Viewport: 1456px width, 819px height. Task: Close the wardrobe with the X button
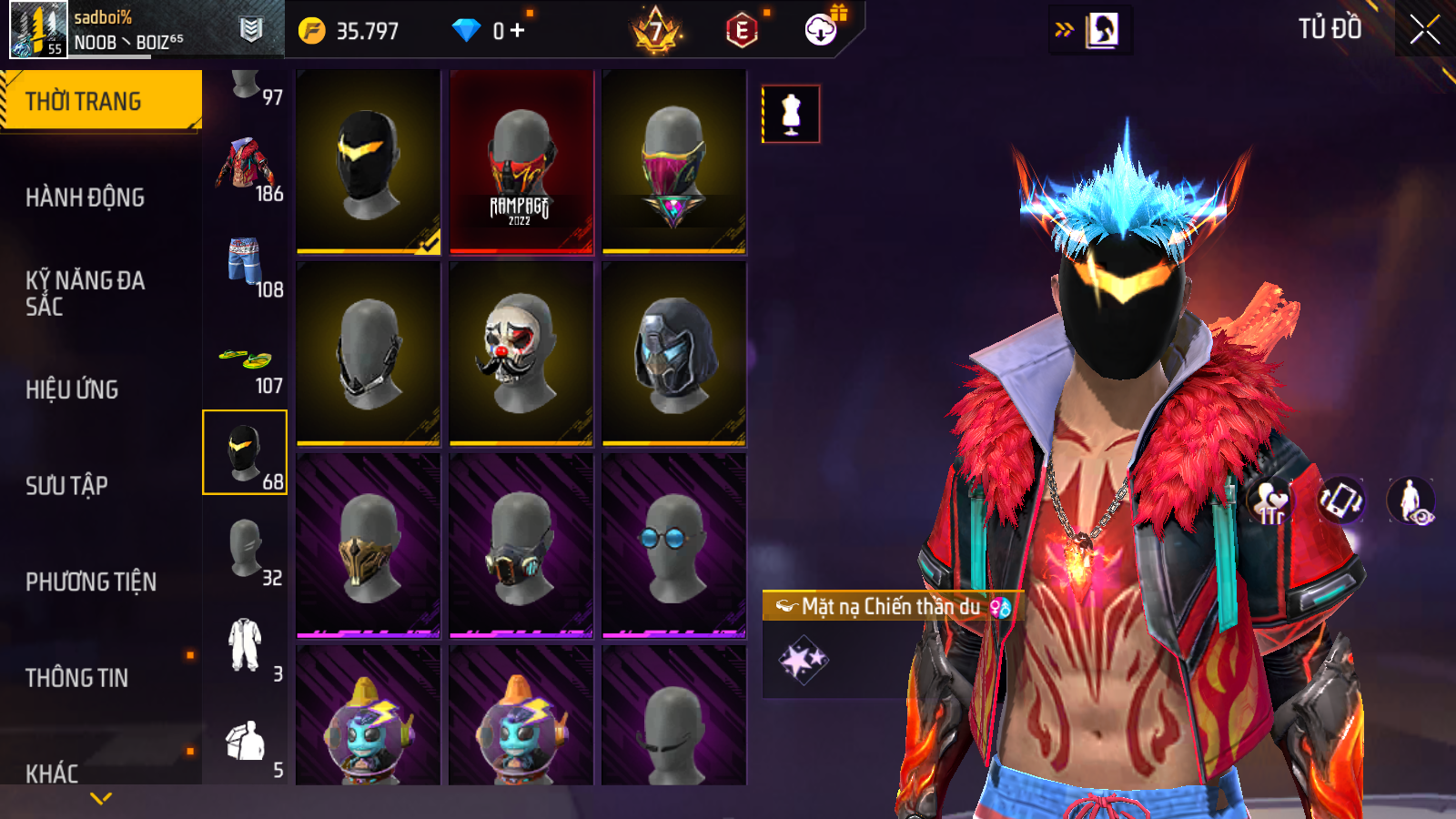tap(1424, 29)
